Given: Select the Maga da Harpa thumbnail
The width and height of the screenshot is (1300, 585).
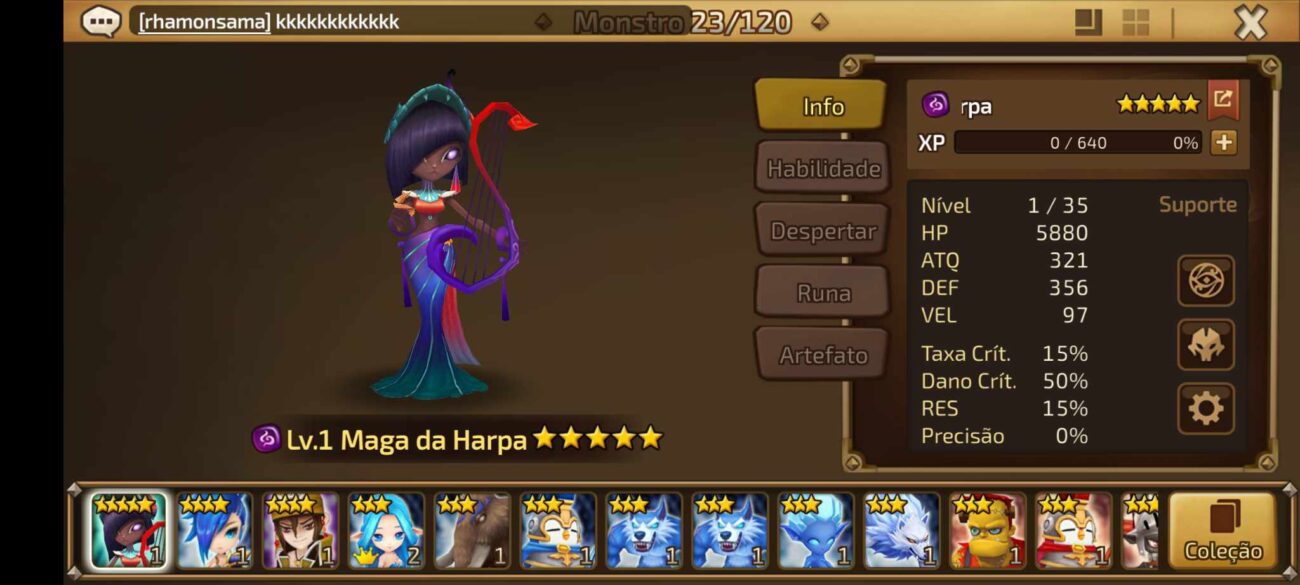Looking at the screenshot, I should tap(129, 531).
